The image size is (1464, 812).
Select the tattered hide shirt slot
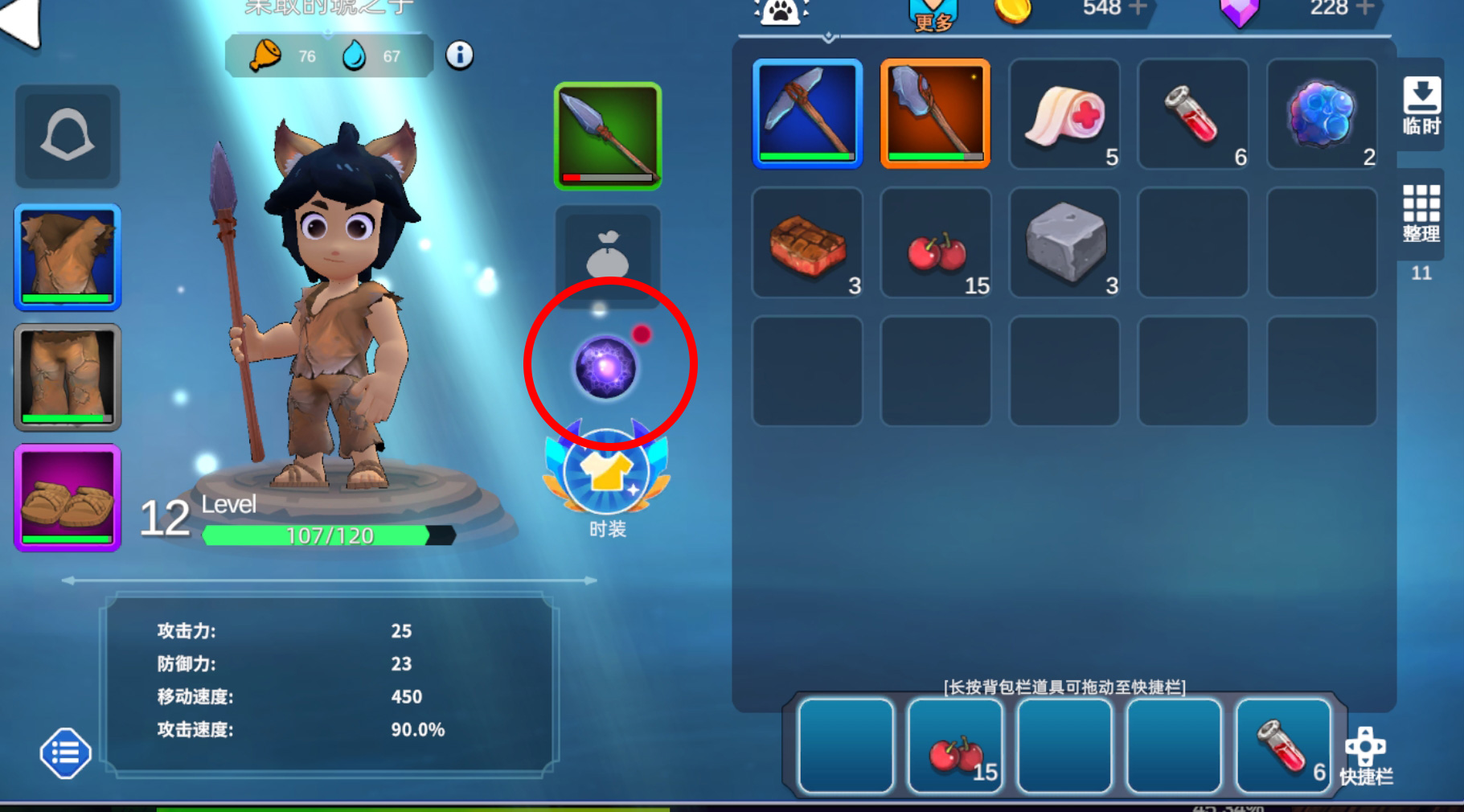click(x=68, y=257)
